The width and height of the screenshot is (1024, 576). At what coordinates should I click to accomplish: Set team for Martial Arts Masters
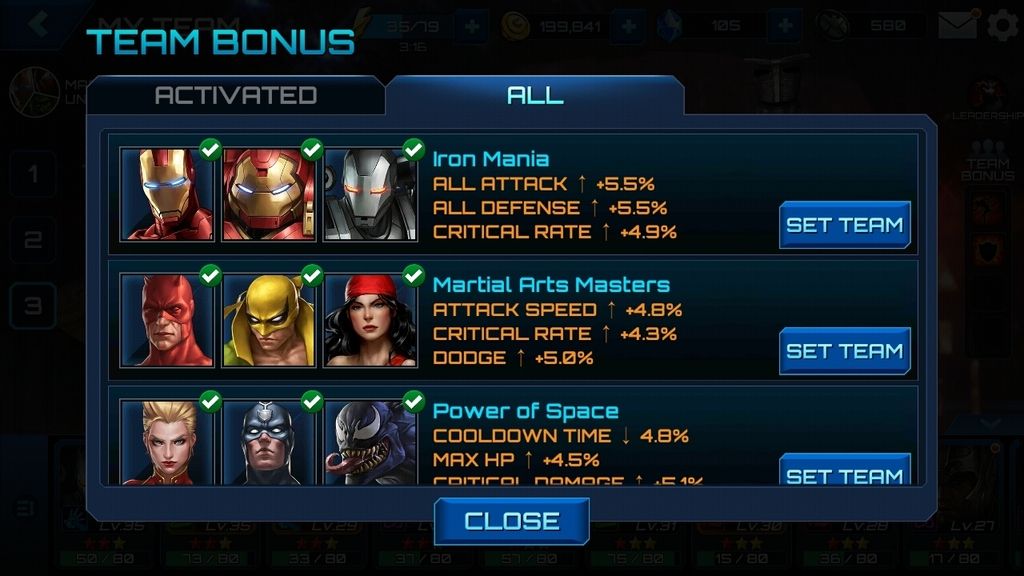pyautogui.click(x=845, y=351)
